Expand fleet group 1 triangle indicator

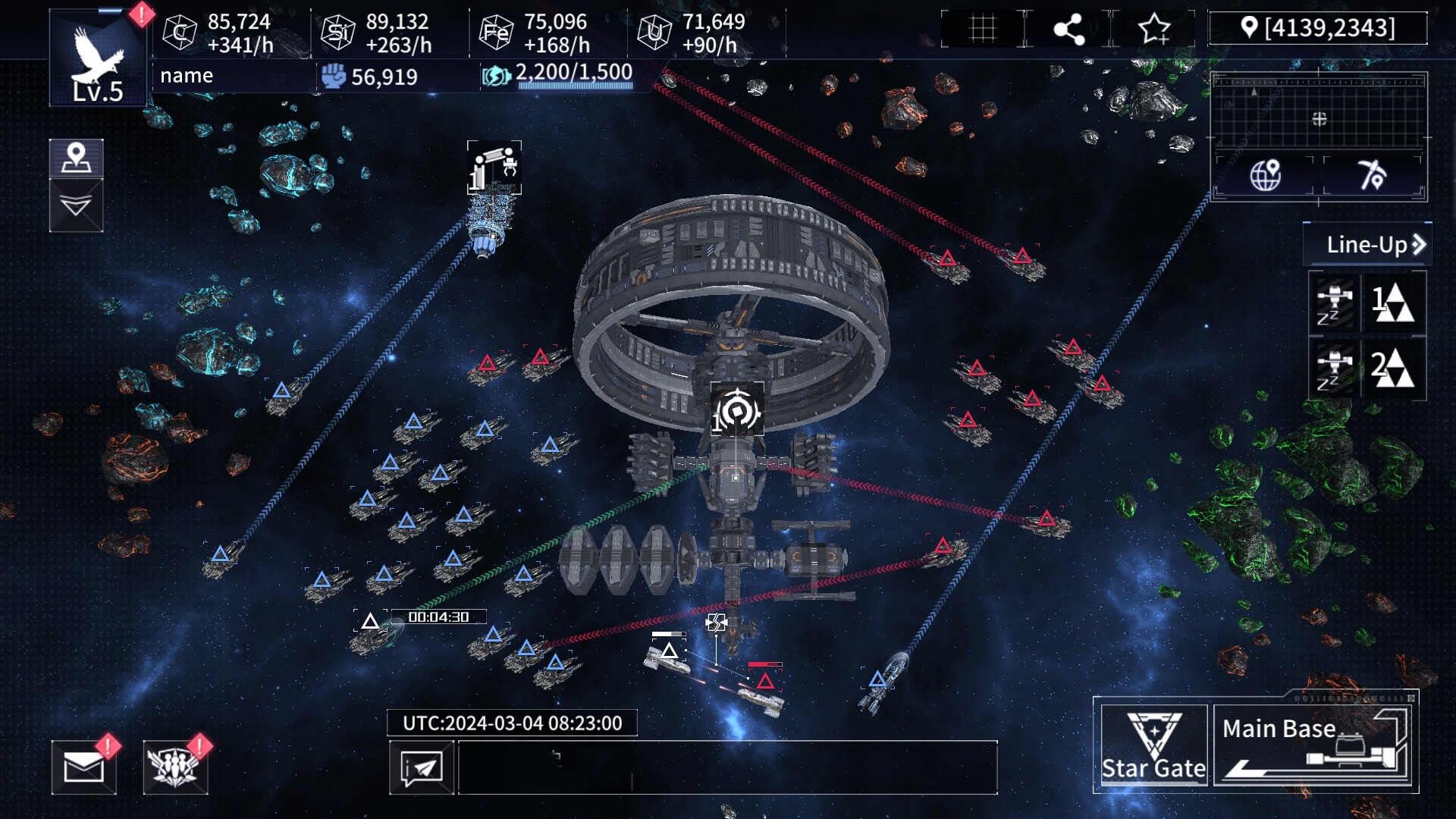(1398, 303)
